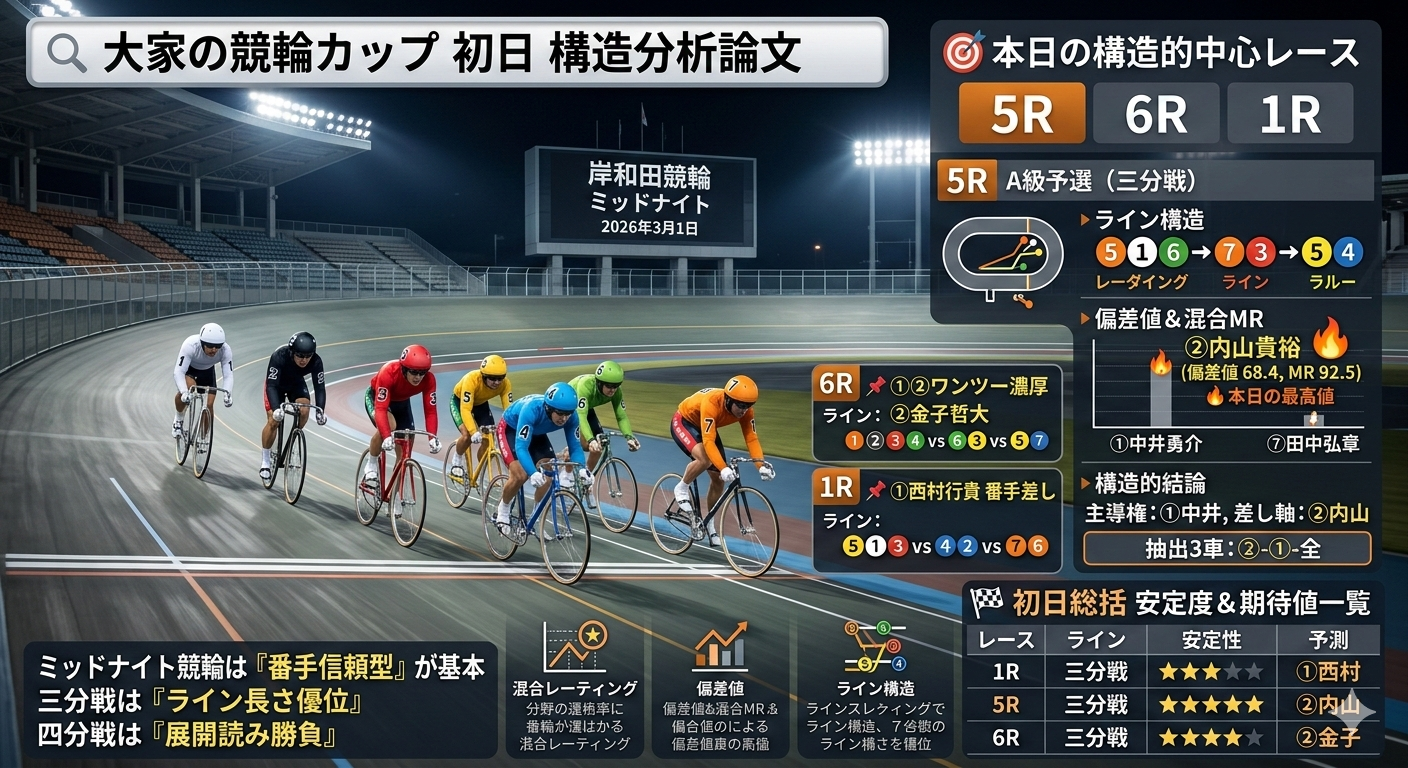The width and height of the screenshot is (1408, 768).
Task: Switch to the 6R race tab
Action: [1155, 113]
